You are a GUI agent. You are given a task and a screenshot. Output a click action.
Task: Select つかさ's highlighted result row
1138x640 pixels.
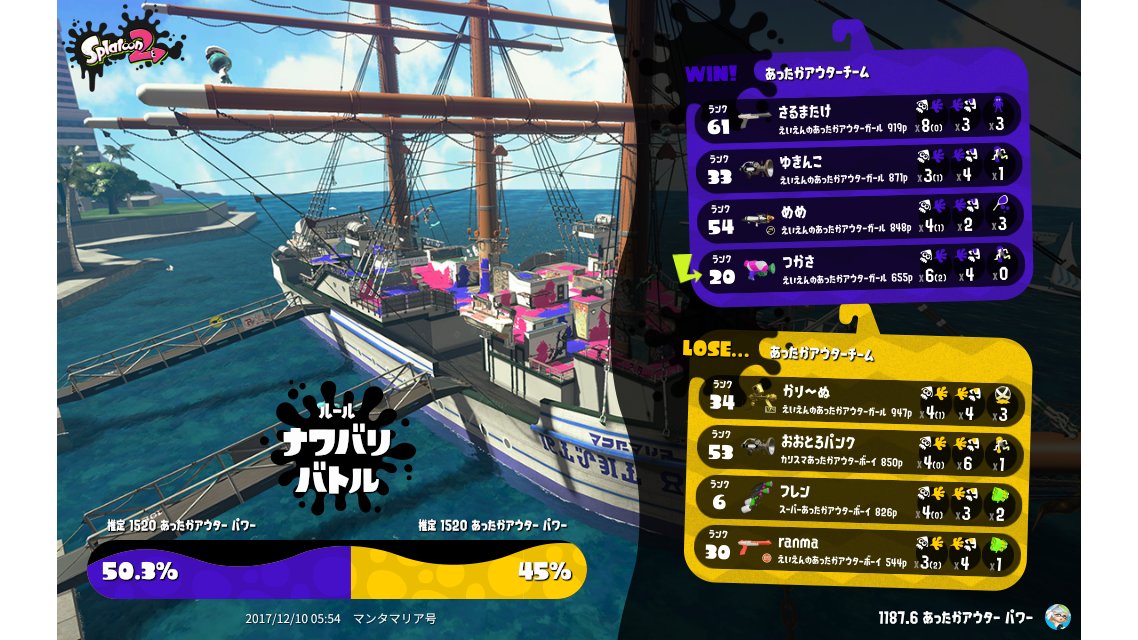point(860,268)
